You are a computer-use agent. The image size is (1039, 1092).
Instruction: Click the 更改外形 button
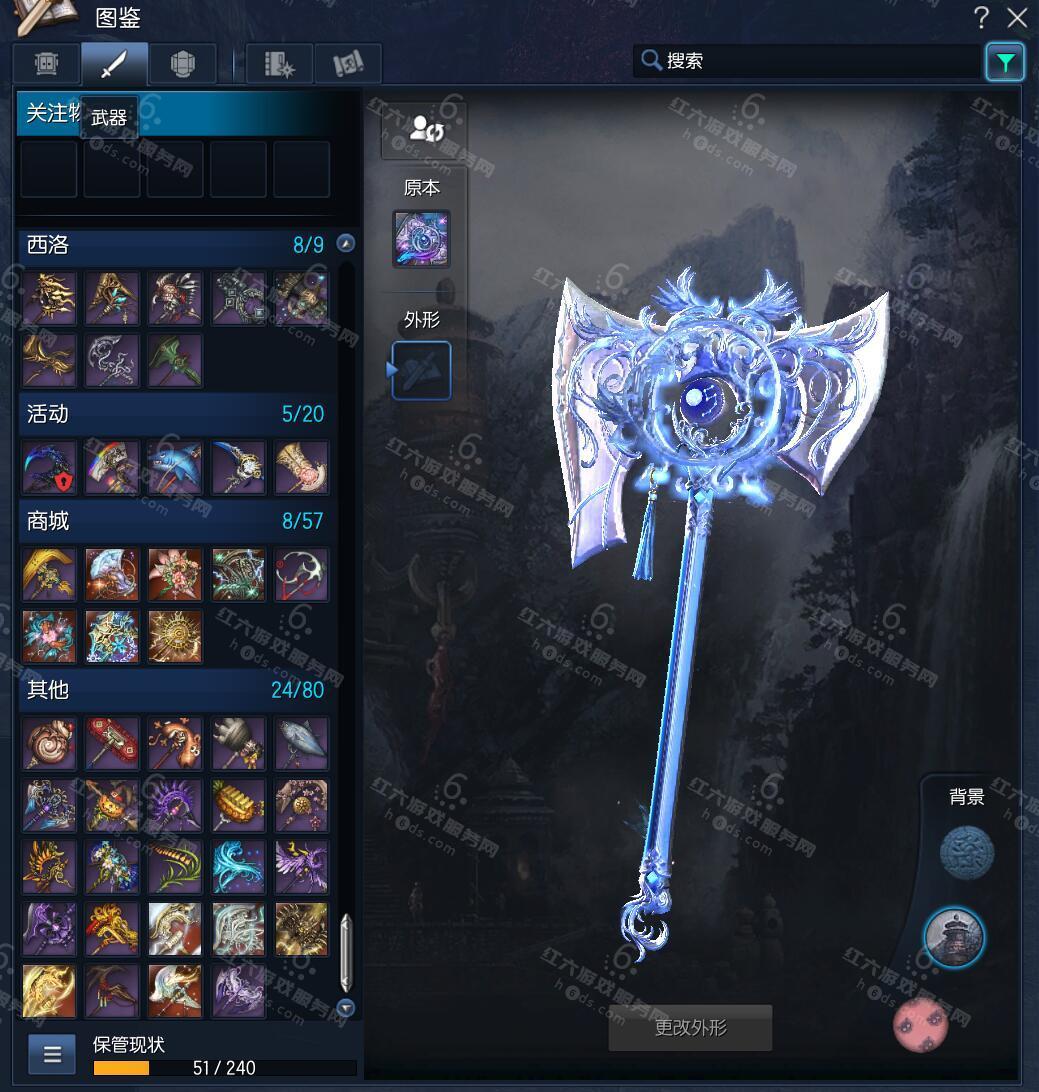coord(690,1028)
